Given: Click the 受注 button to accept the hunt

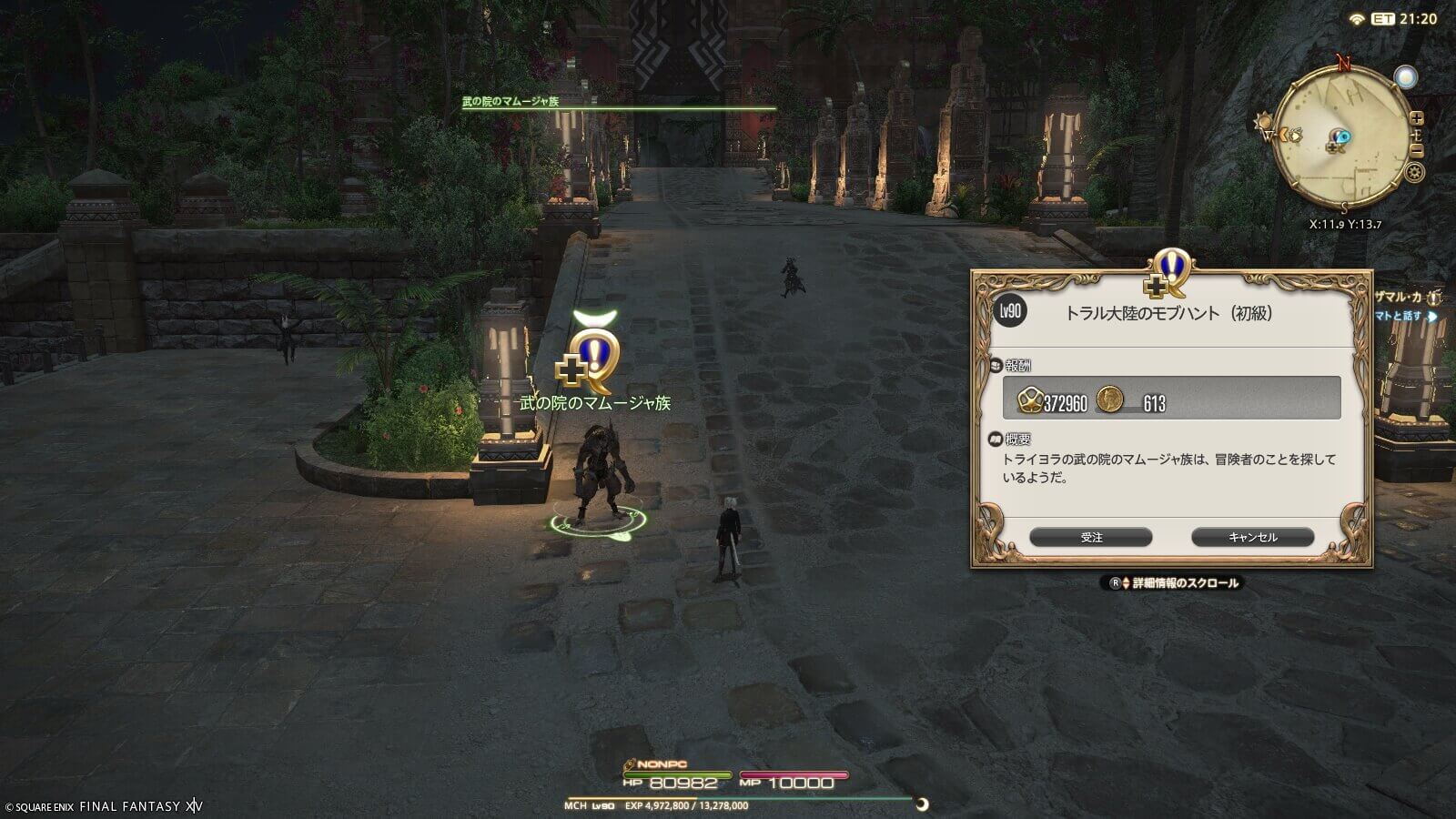Looking at the screenshot, I should click(x=1093, y=537).
